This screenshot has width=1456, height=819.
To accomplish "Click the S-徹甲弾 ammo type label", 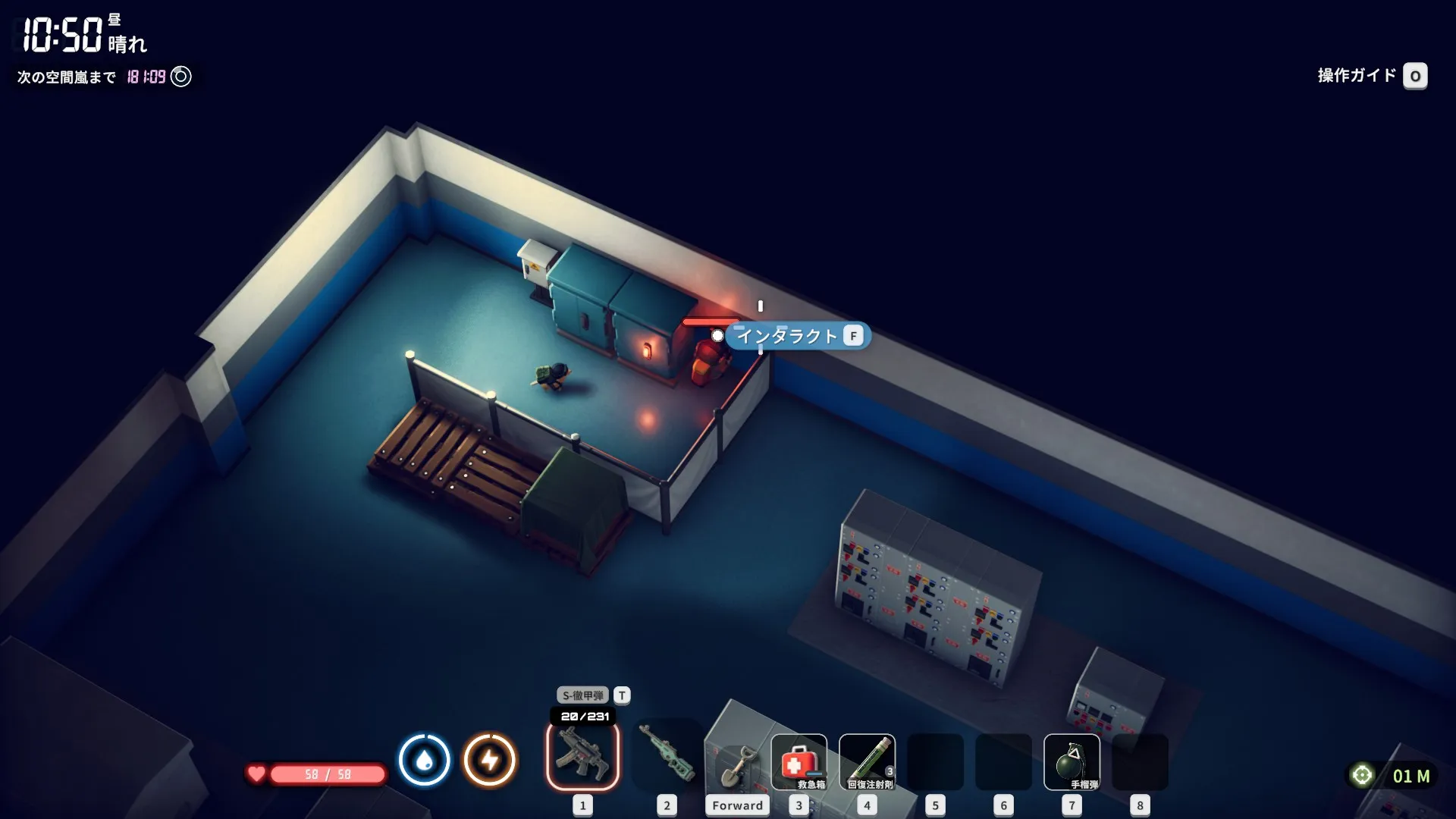I will [582, 695].
